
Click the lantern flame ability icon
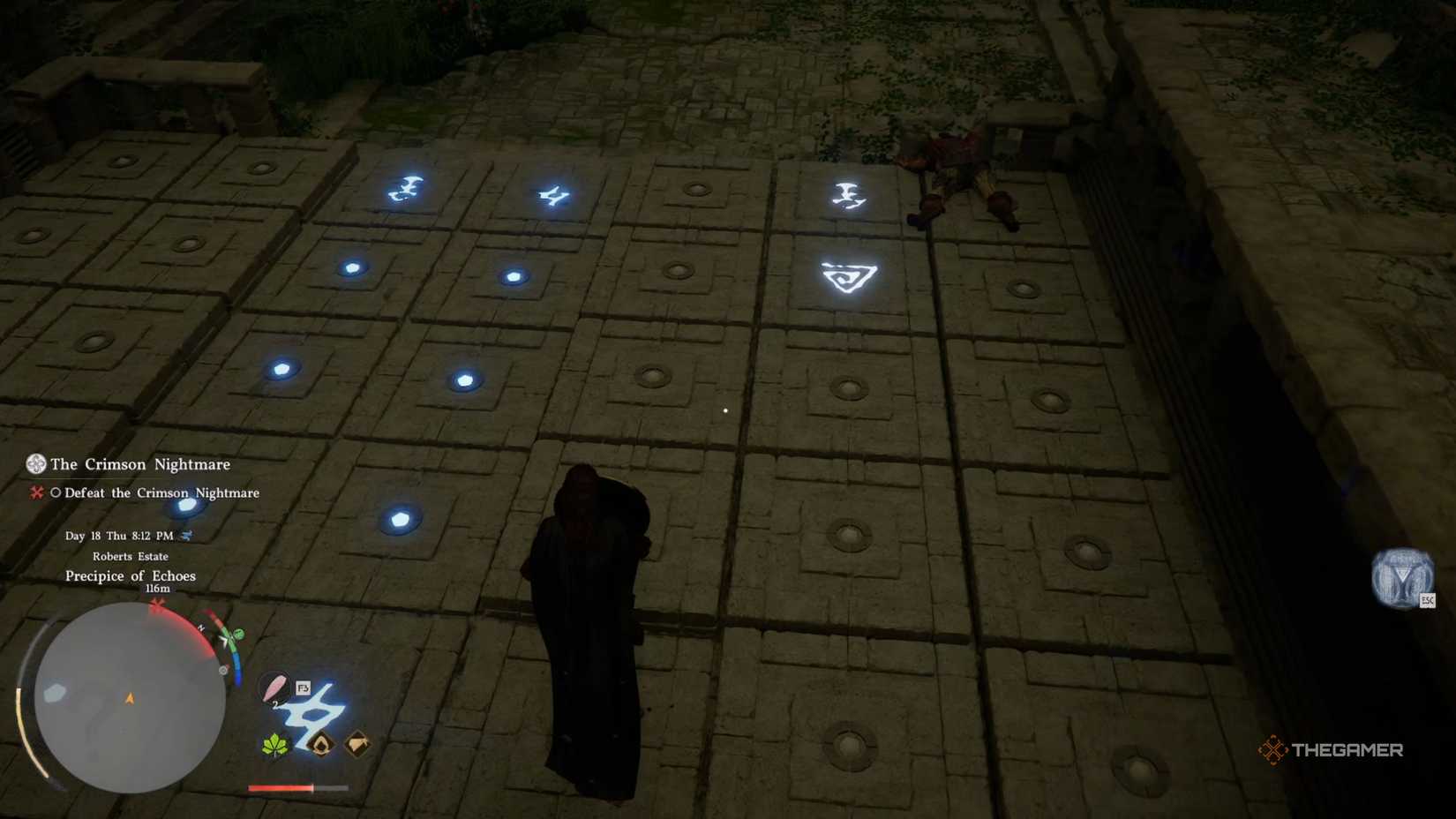(x=323, y=744)
